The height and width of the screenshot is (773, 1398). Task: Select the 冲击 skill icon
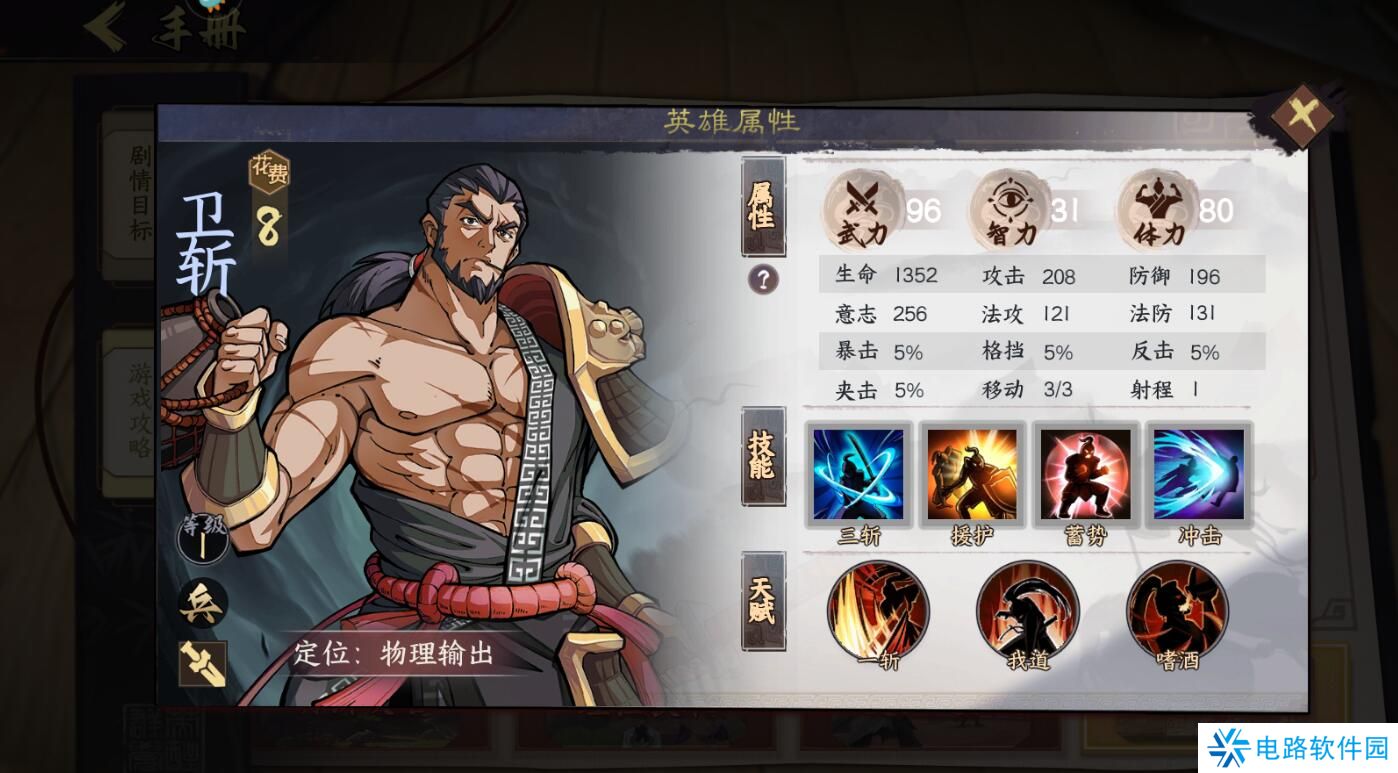1198,474
